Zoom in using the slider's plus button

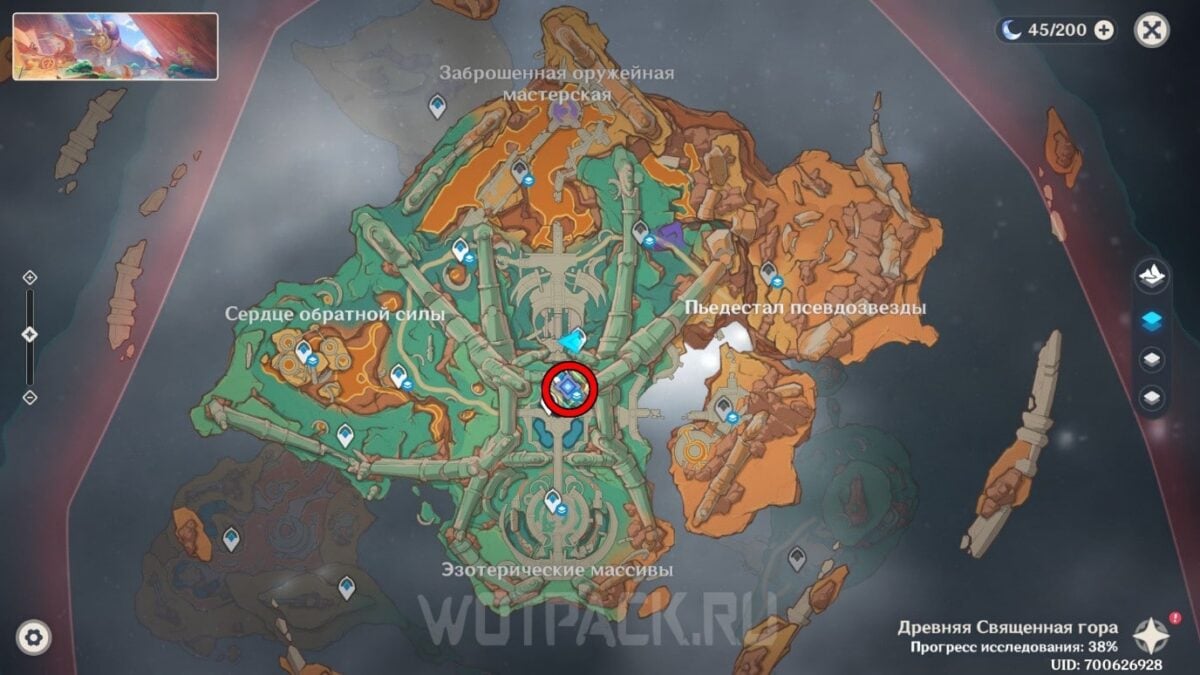30,277
